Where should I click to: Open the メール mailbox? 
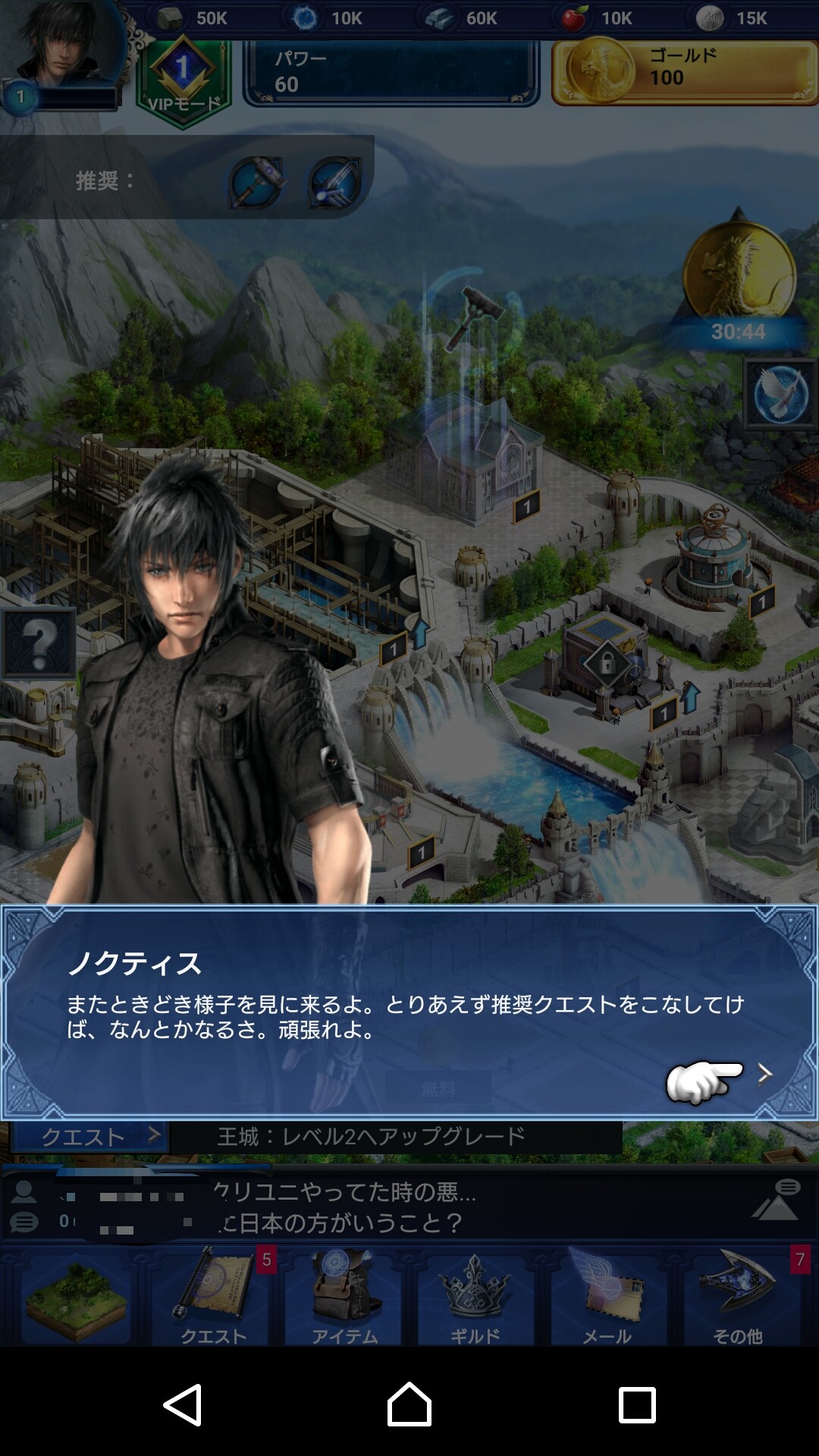coord(607,1298)
